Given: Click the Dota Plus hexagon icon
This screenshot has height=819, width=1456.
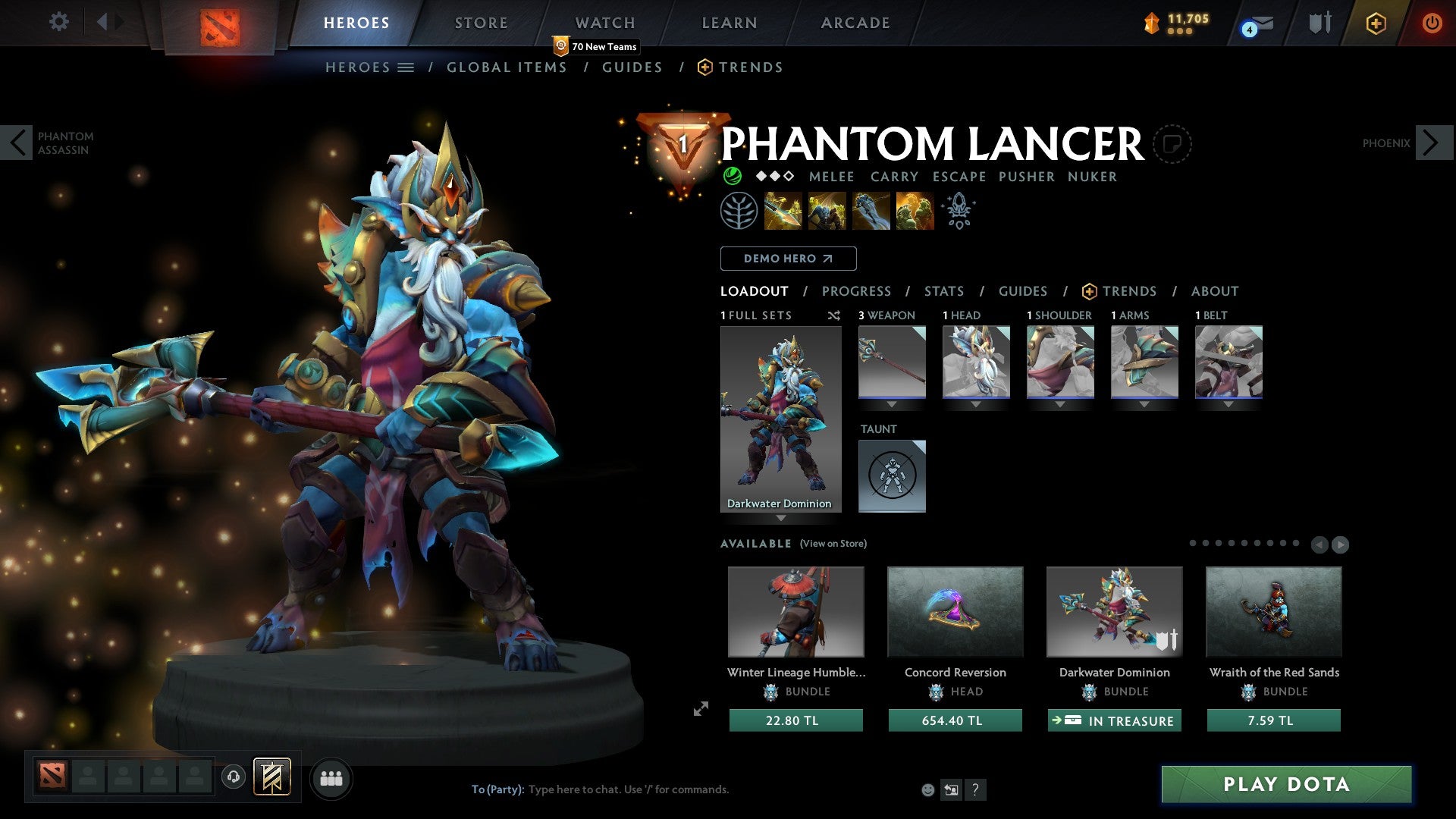Looking at the screenshot, I should 1376,23.
